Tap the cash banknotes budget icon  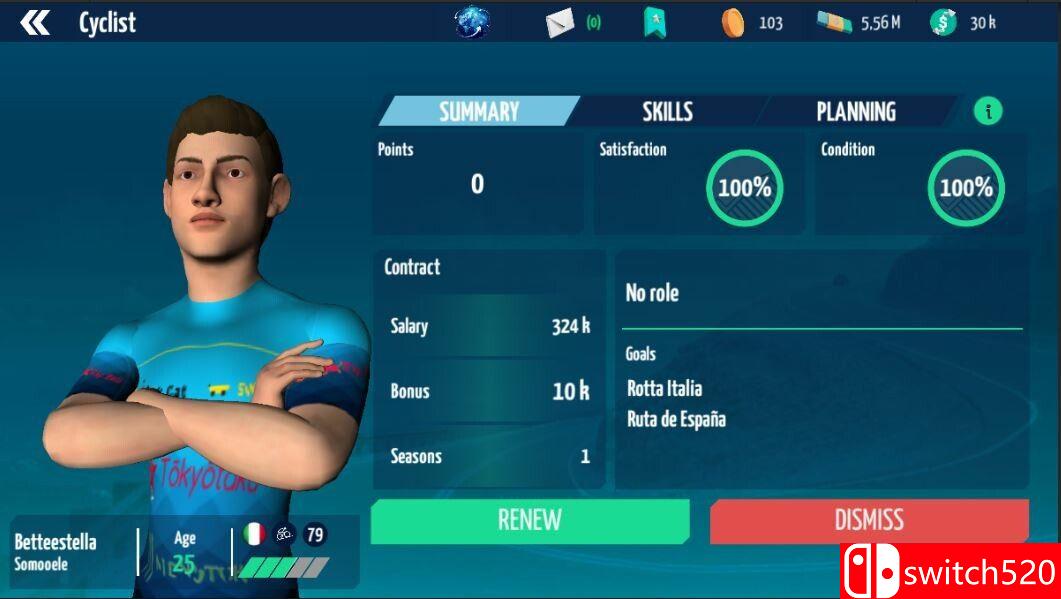click(834, 22)
